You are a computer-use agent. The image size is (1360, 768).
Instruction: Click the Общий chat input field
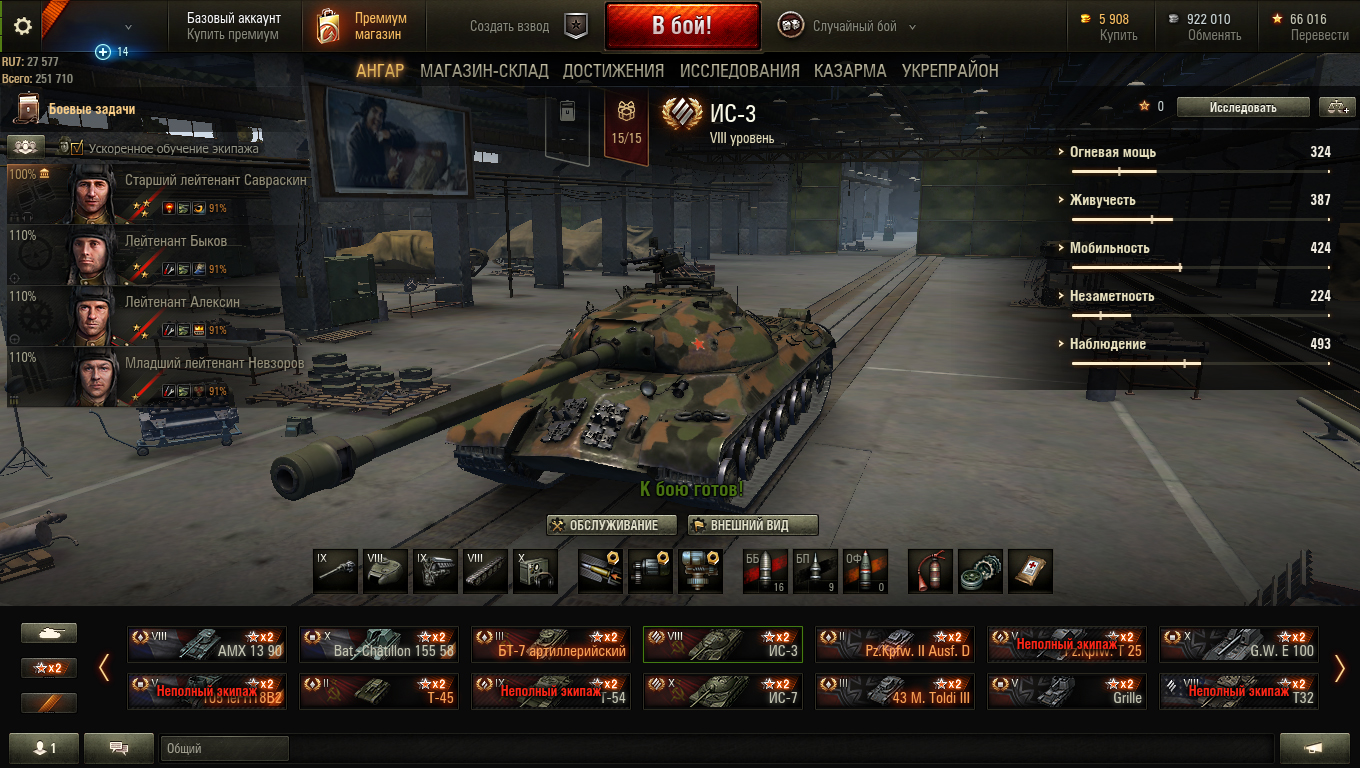click(x=224, y=748)
